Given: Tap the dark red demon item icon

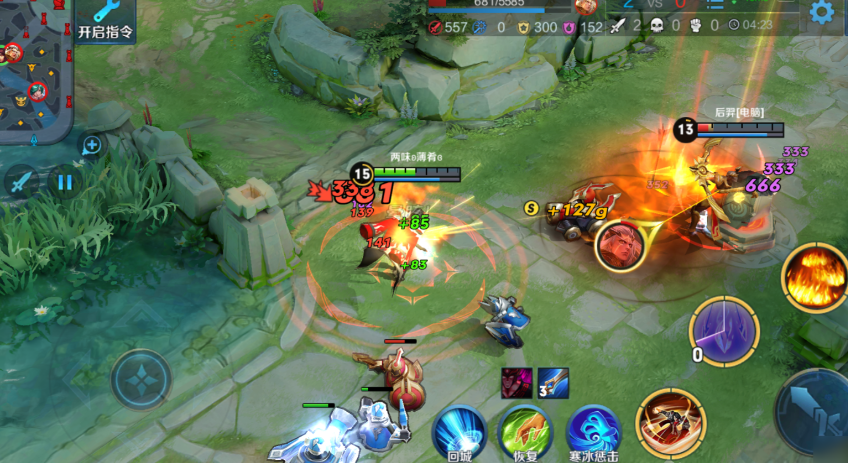Looking at the screenshot, I should coord(518,383).
